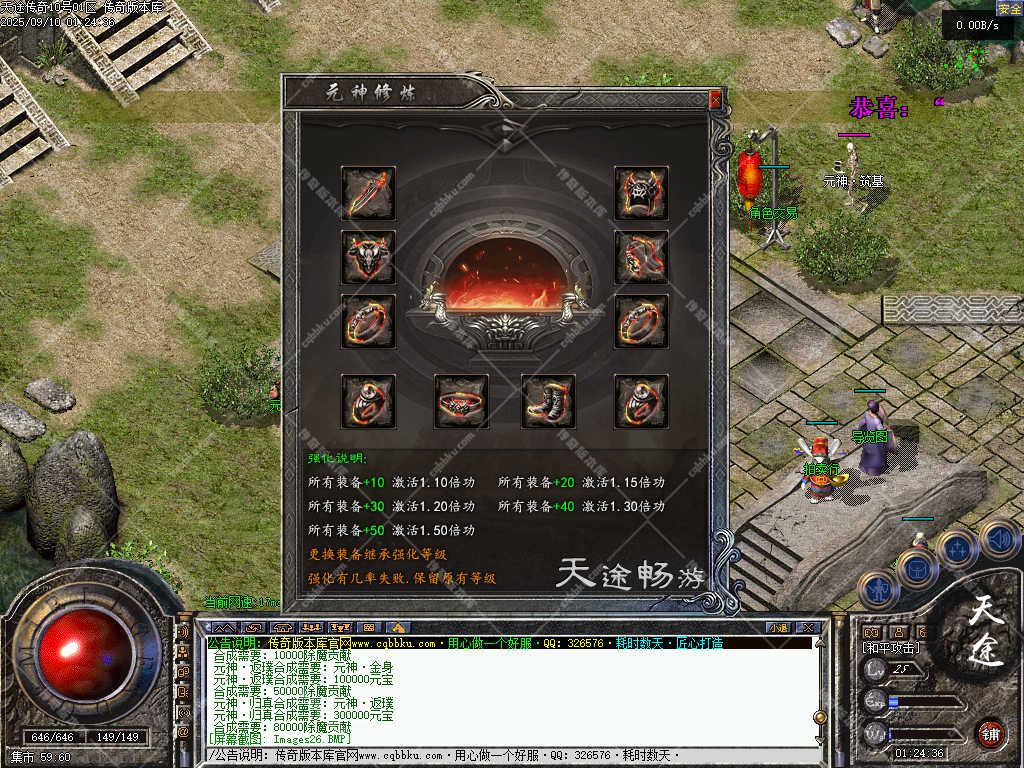The image size is (1024, 768).
Task: Select the flaming belt slot
Action: click(462, 401)
